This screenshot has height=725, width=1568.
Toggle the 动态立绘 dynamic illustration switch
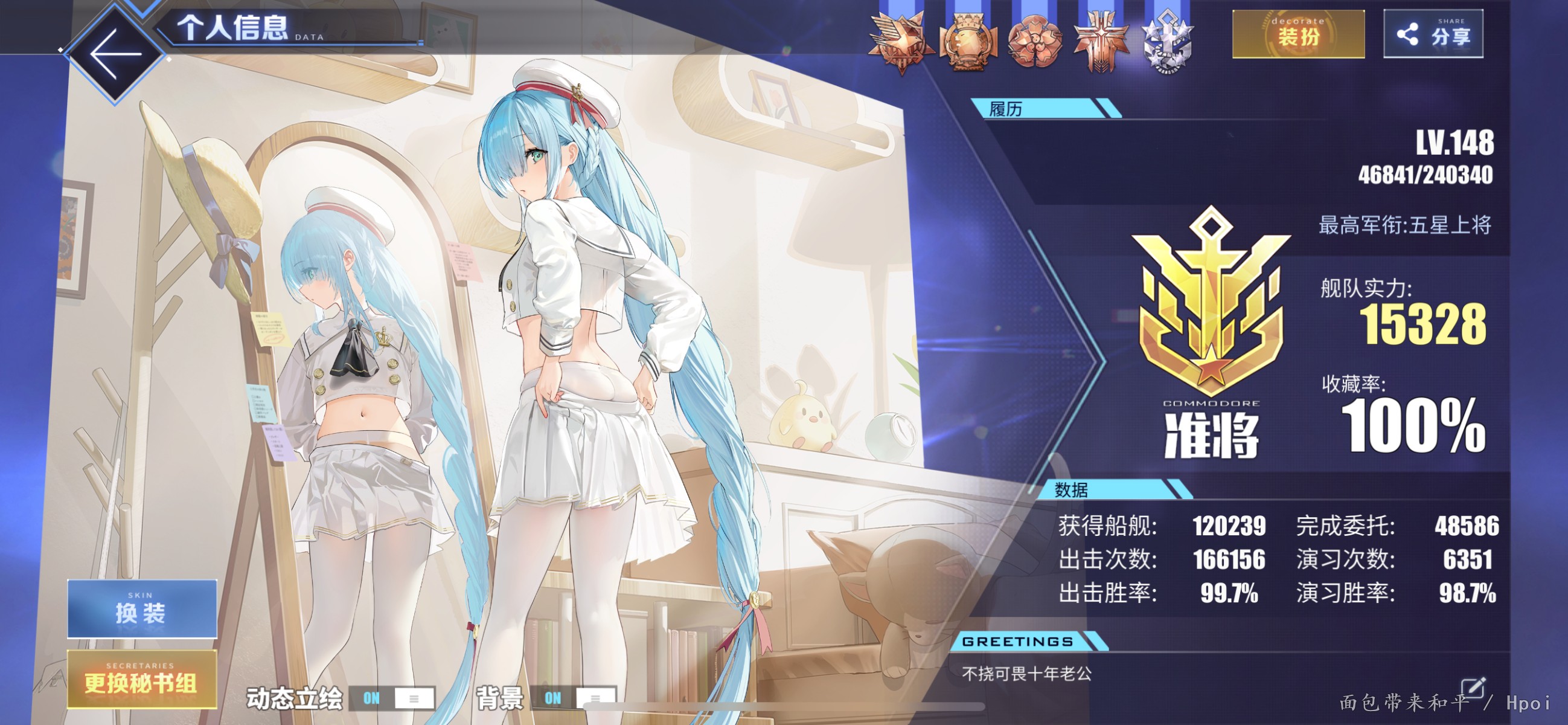click(392, 698)
